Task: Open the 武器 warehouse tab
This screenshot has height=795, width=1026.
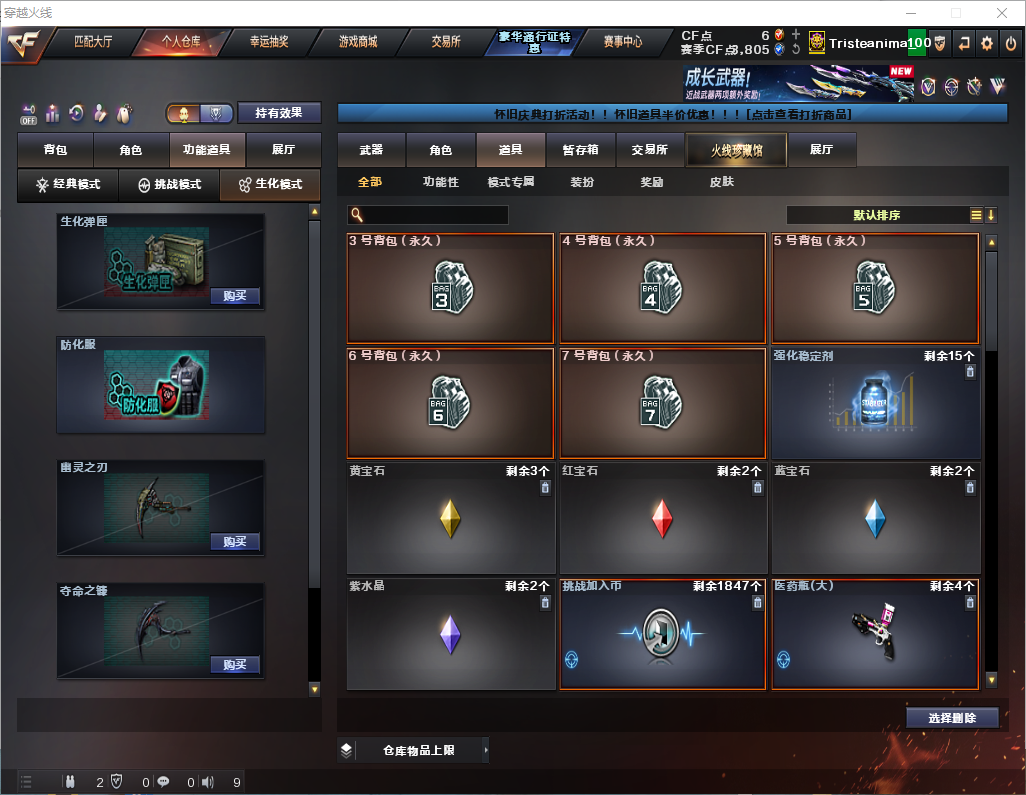Action: [x=371, y=150]
